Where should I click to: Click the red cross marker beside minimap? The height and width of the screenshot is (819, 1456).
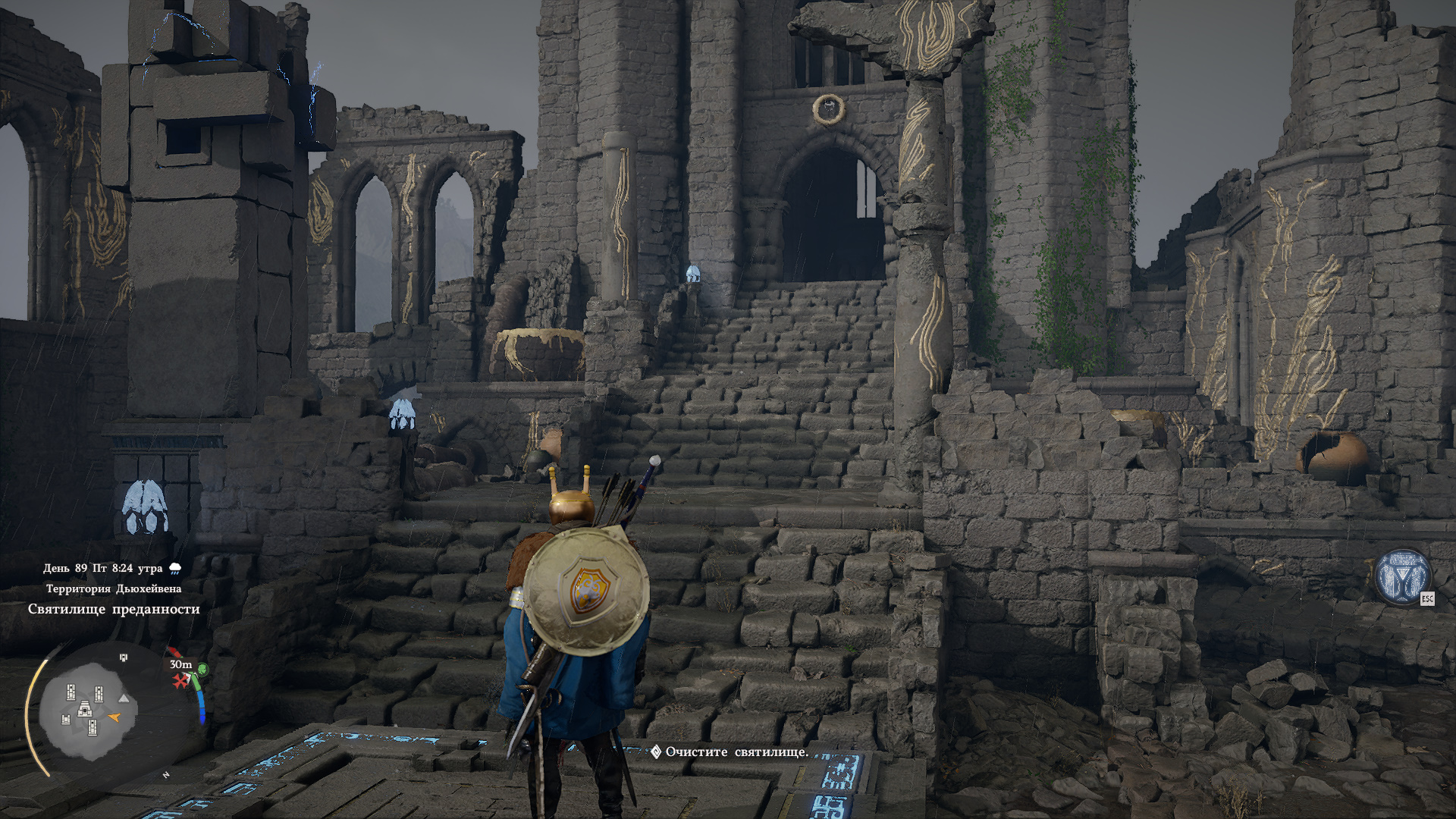point(180,681)
